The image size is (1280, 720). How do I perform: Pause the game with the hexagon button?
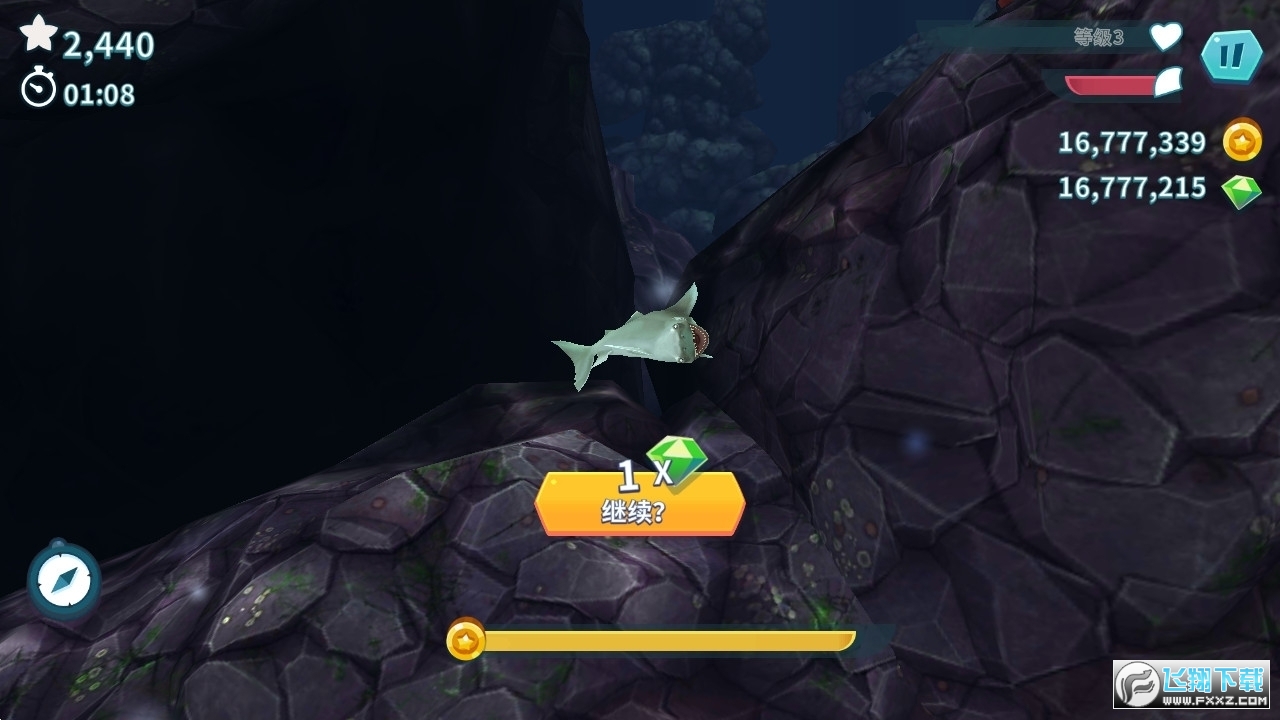pyautogui.click(x=1230, y=57)
